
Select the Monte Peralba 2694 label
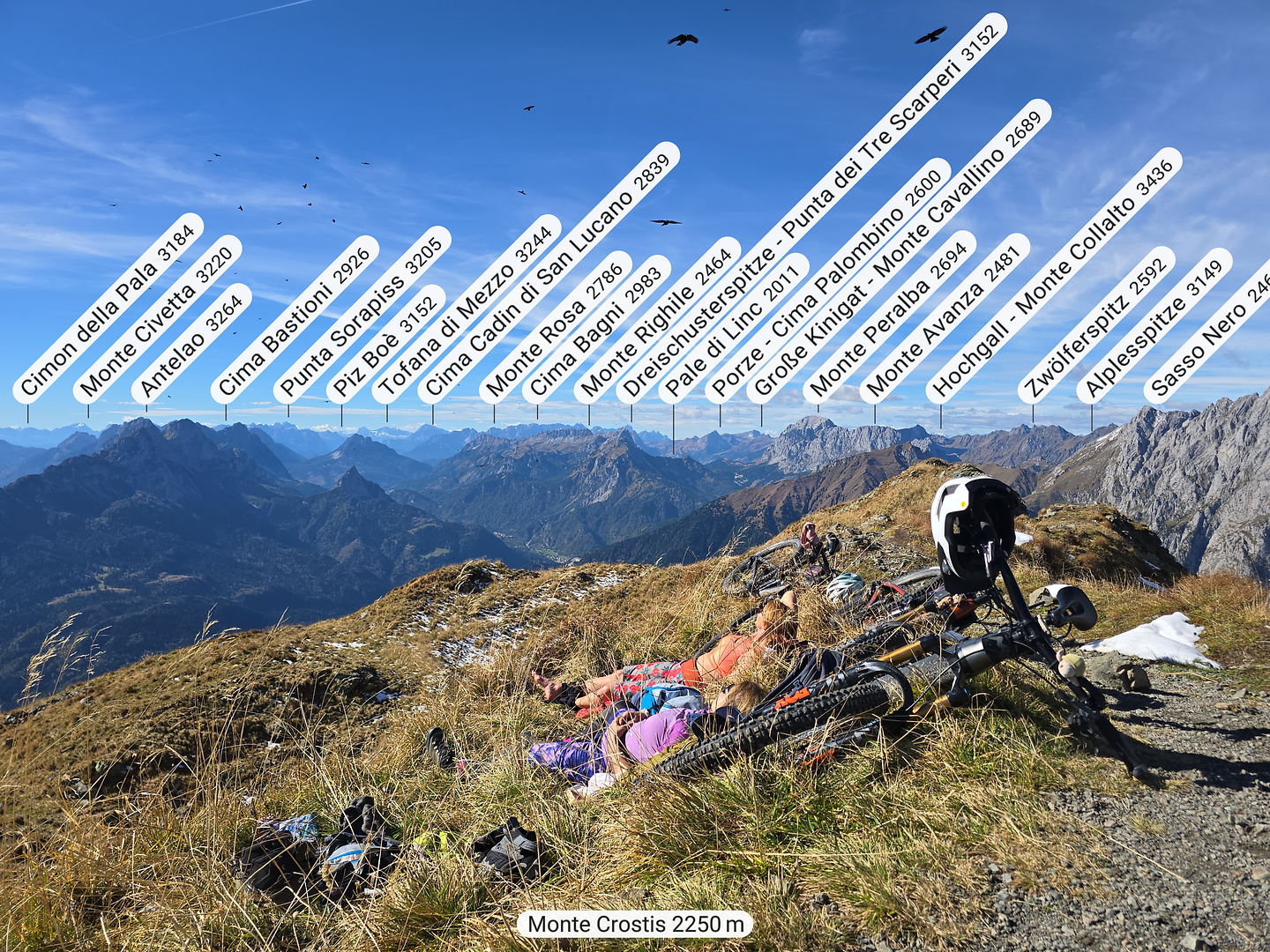click(889, 317)
